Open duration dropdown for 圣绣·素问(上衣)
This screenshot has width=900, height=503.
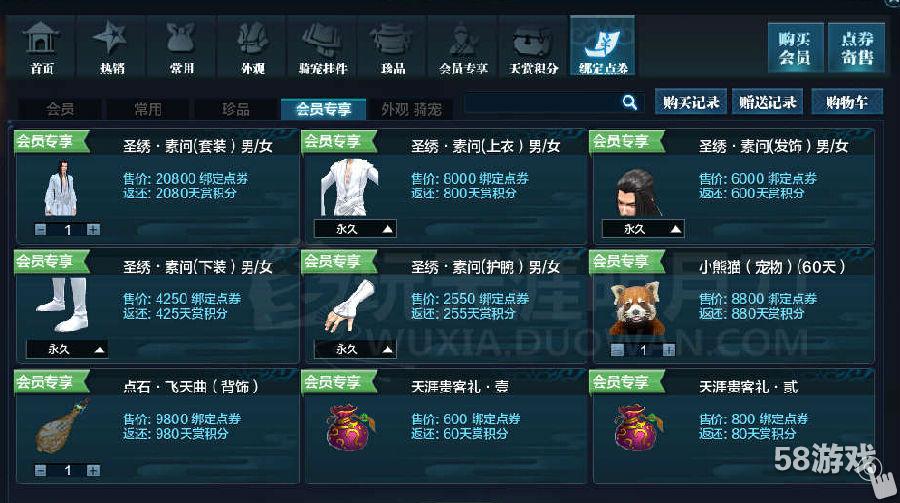(x=355, y=229)
